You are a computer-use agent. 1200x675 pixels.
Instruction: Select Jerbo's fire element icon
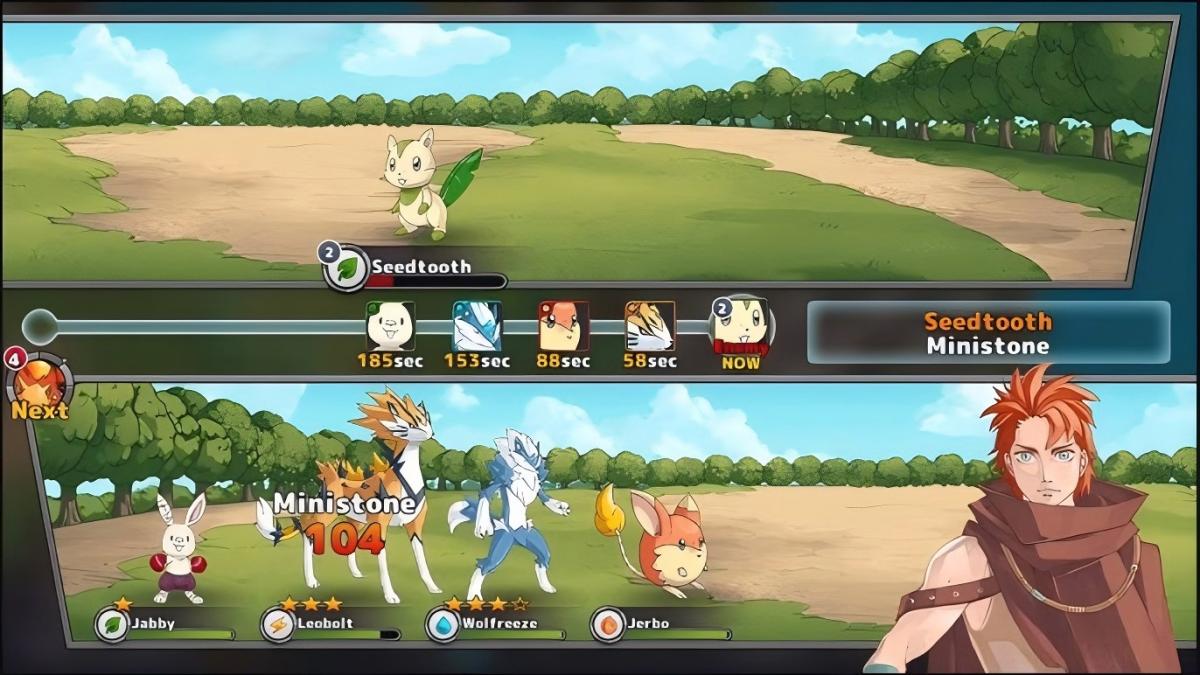click(607, 625)
